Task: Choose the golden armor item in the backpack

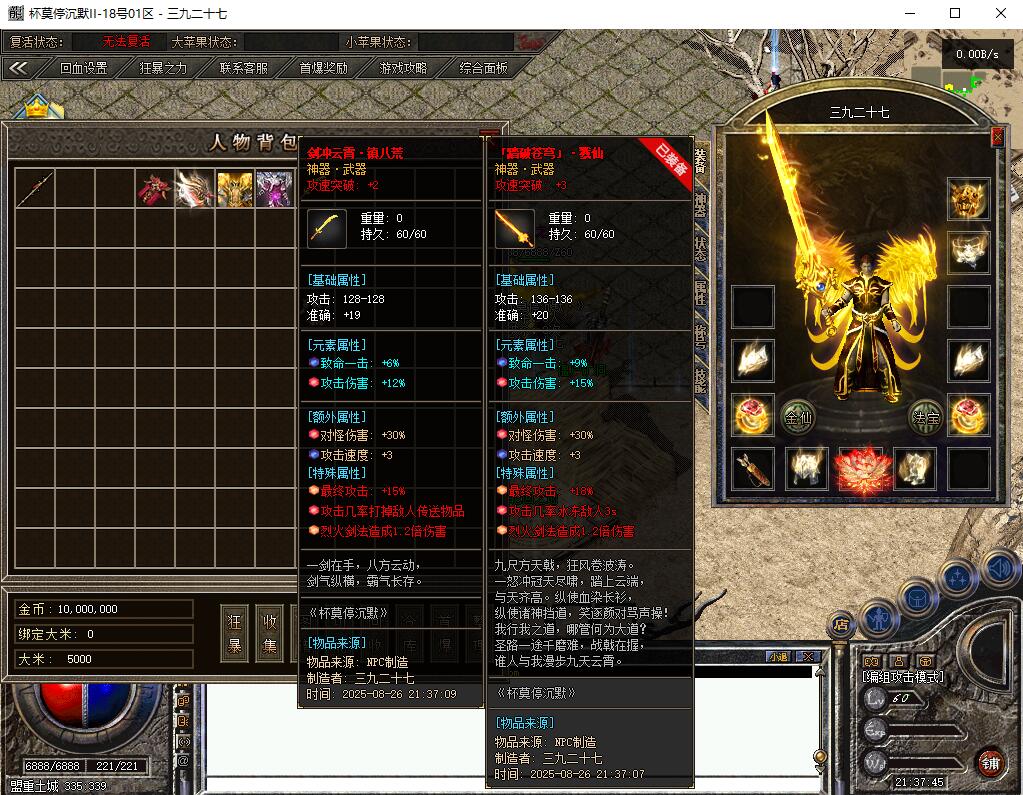Action: coord(235,188)
